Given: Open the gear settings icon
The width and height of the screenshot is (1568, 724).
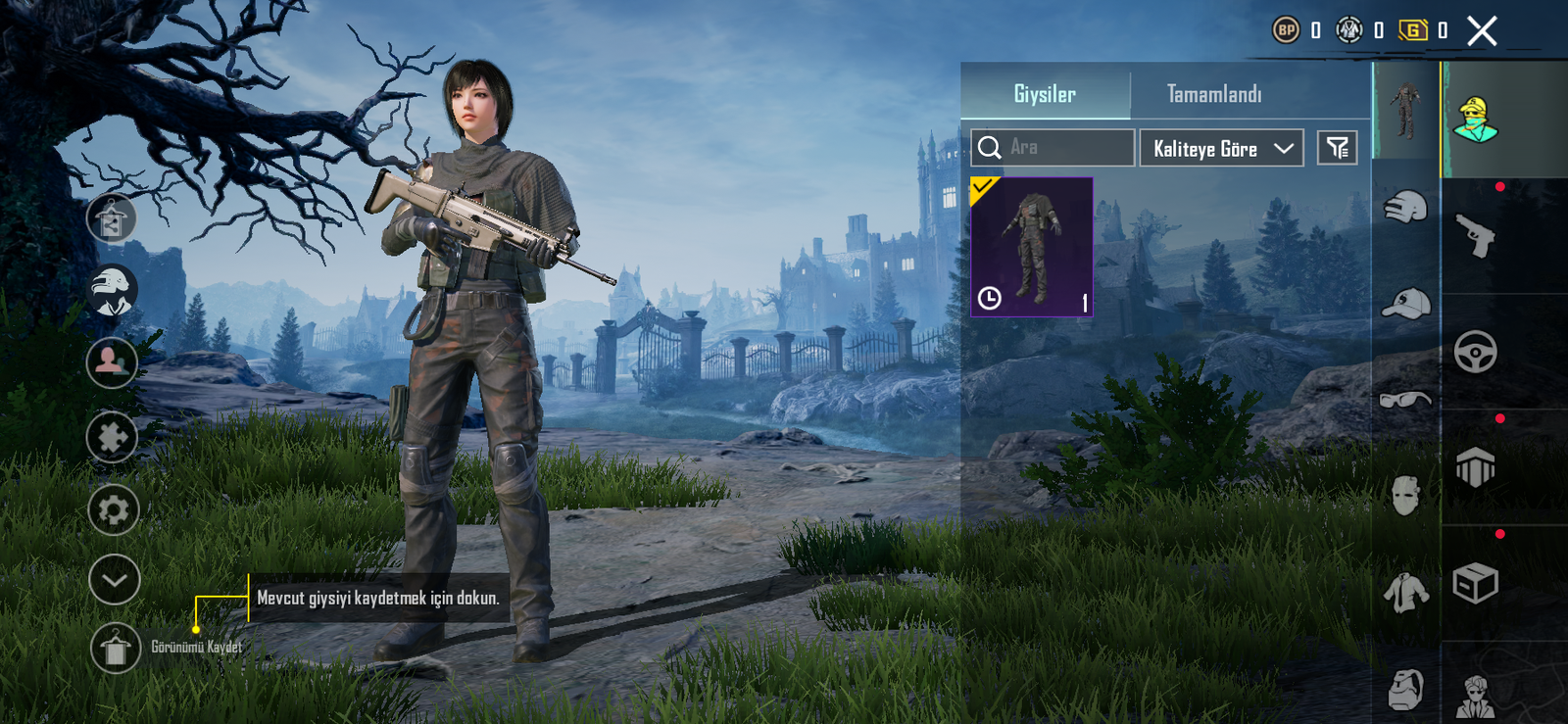Looking at the screenshot, I should [114, 509].
